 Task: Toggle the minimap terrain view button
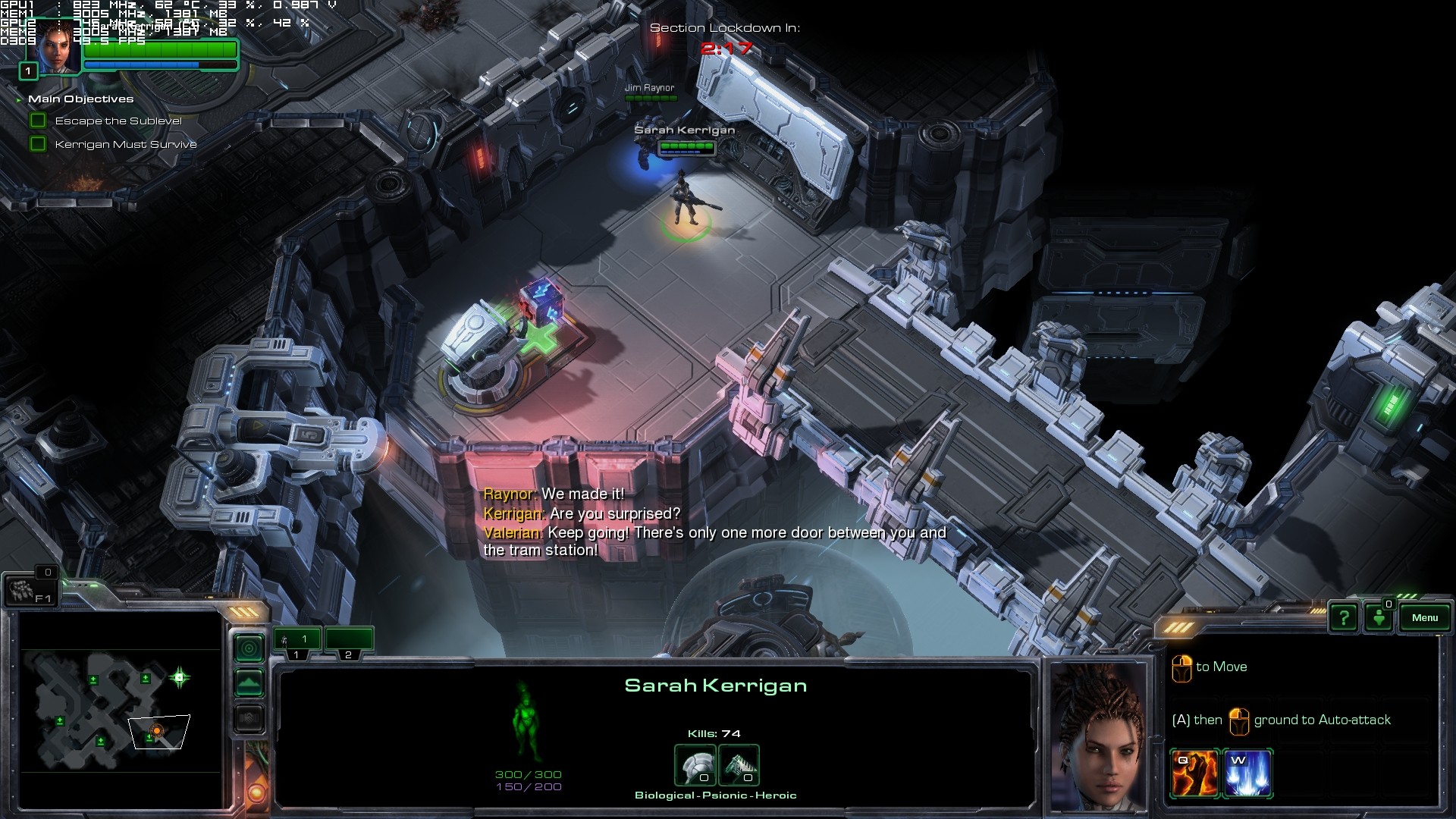(x=249, y=683)
